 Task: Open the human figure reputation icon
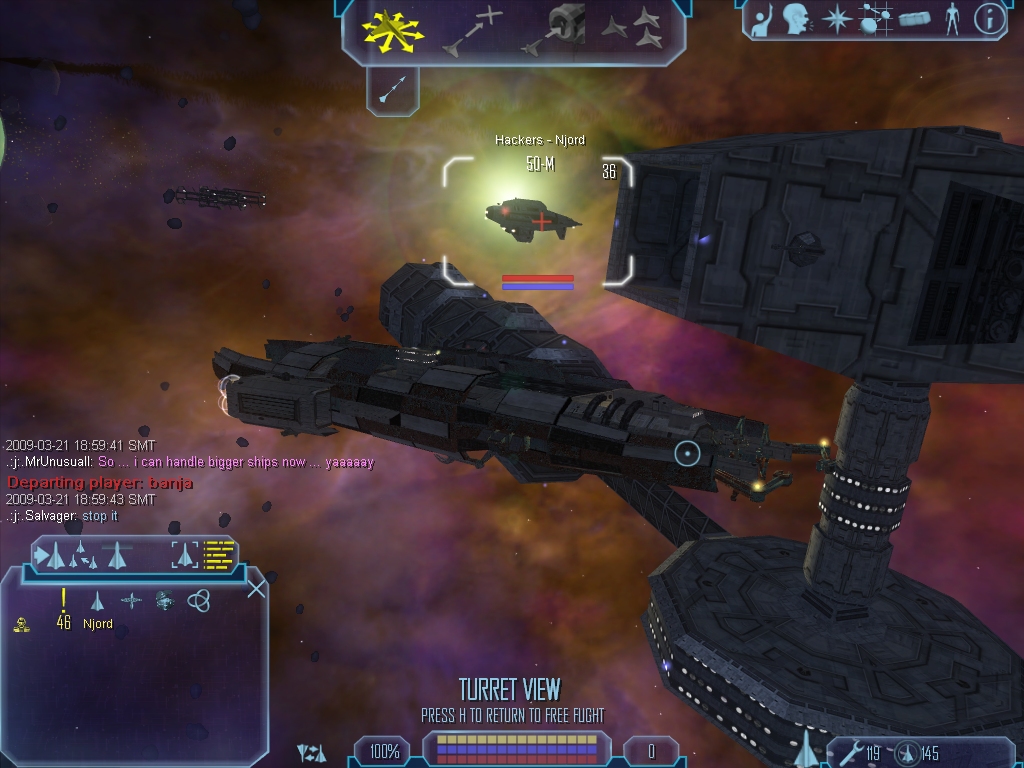(952, 19)
